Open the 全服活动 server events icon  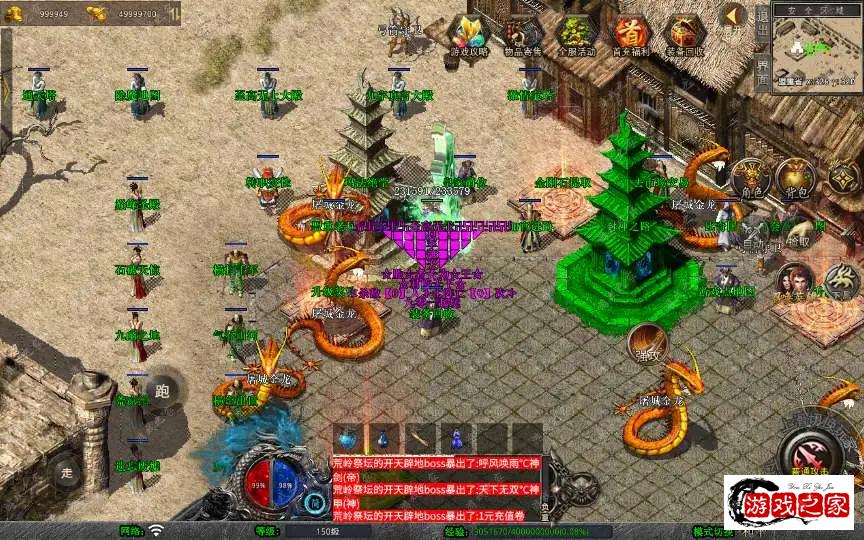[x=576, y=36]
